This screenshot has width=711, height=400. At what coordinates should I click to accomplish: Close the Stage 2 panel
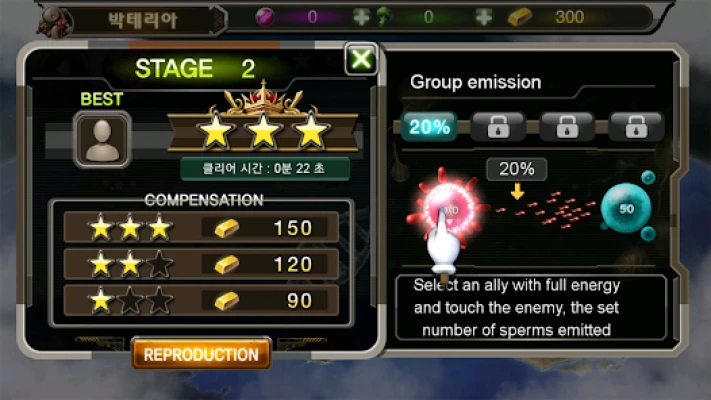tap(361, 60)
